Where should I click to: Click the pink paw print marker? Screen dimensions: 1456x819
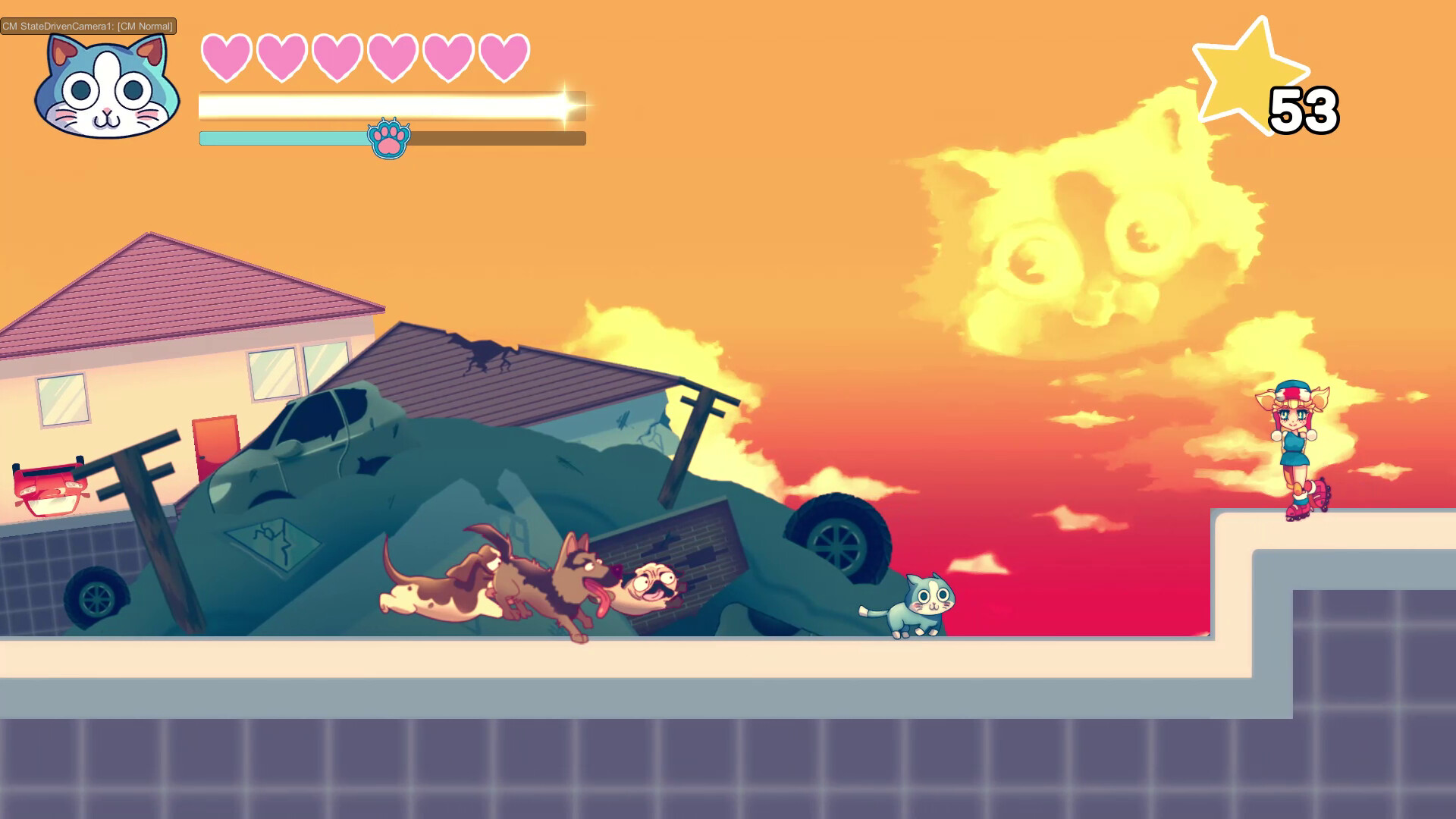pyautogui.click(x=391, y=138)
